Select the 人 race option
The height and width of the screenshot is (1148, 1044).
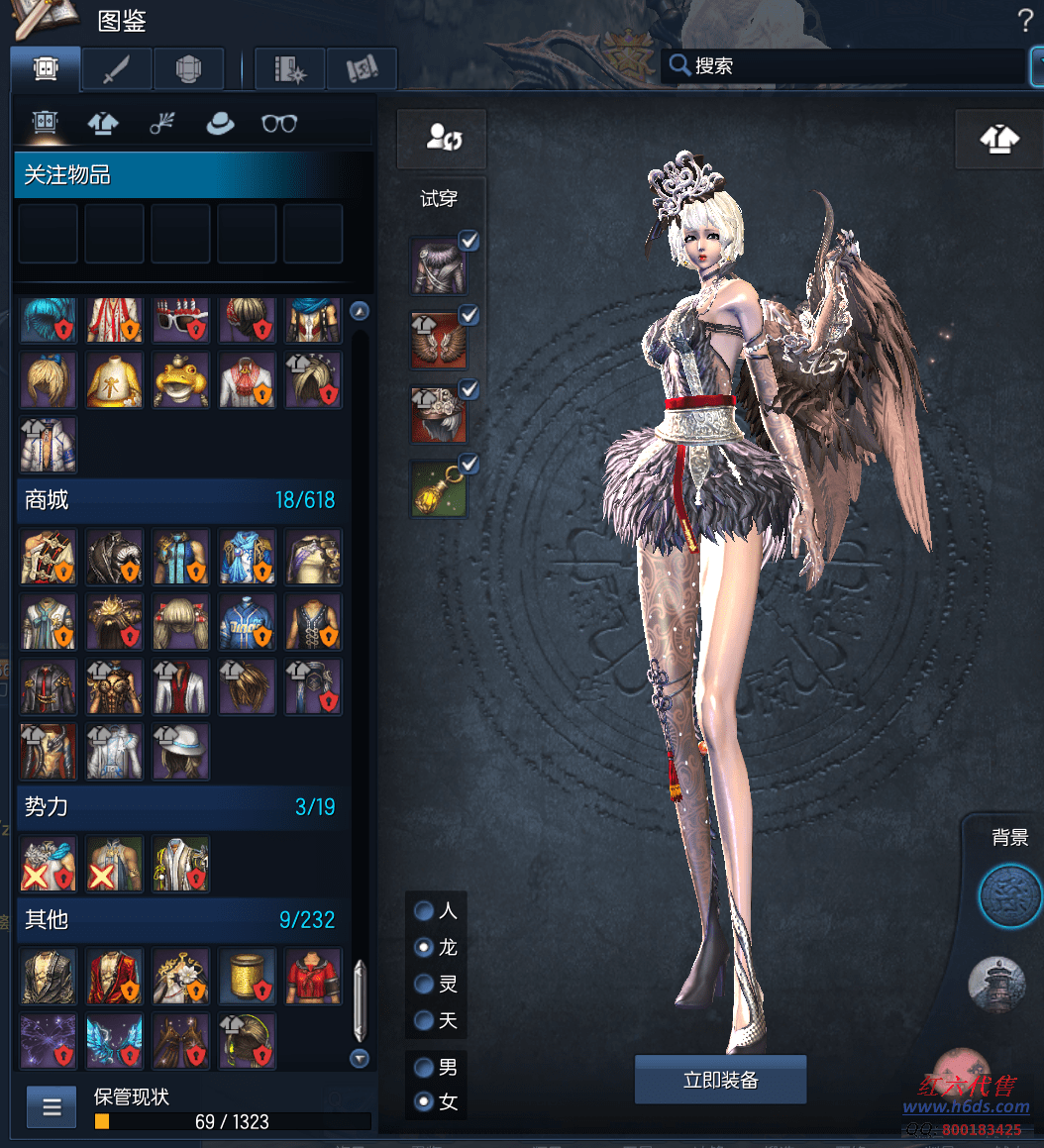pyautogui.click(x=424, y=910)
